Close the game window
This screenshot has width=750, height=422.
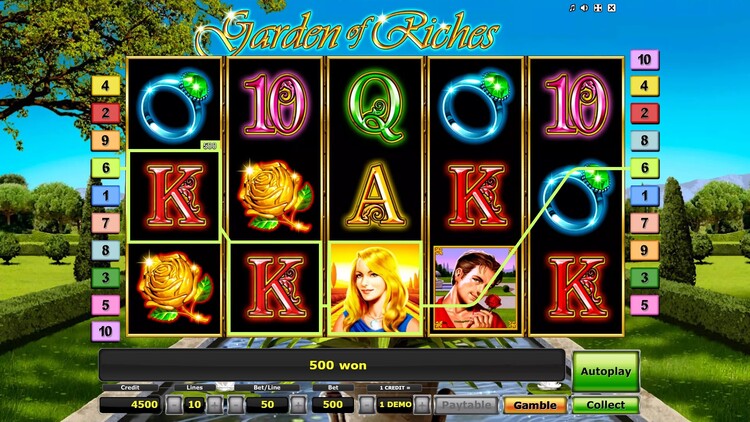[x=611, y=8]
